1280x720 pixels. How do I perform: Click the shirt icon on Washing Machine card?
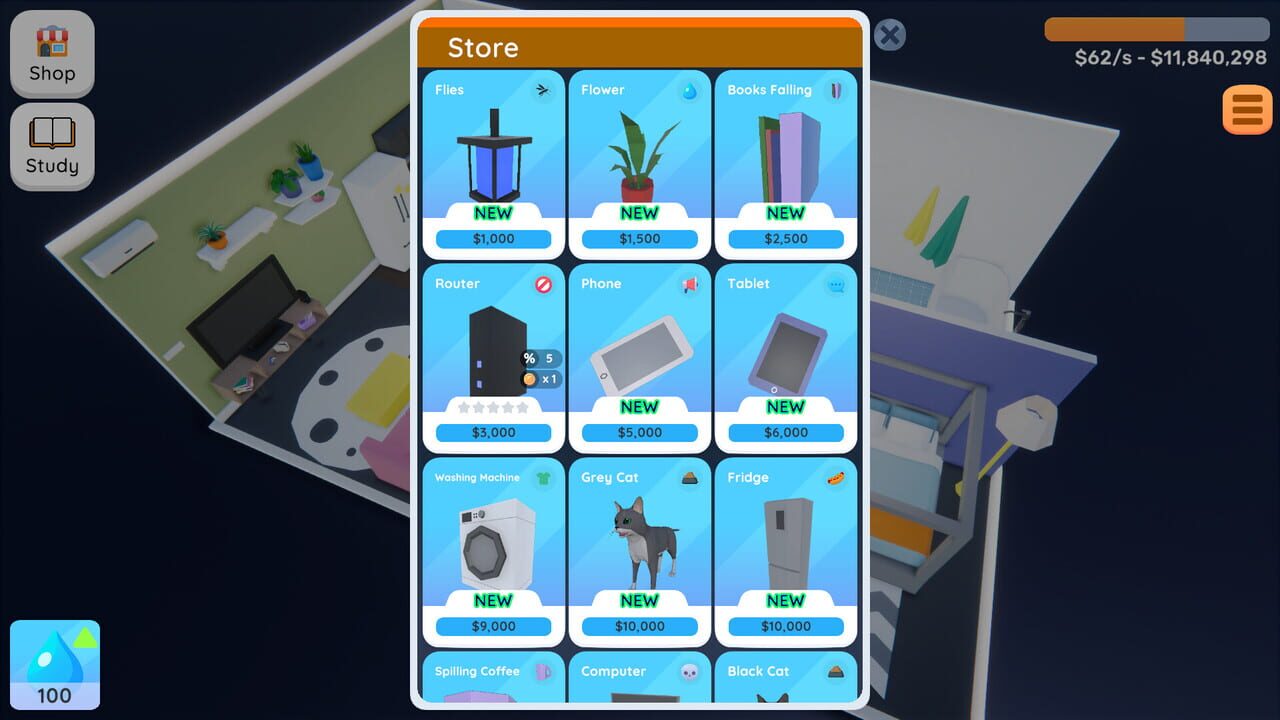point(542,477)
